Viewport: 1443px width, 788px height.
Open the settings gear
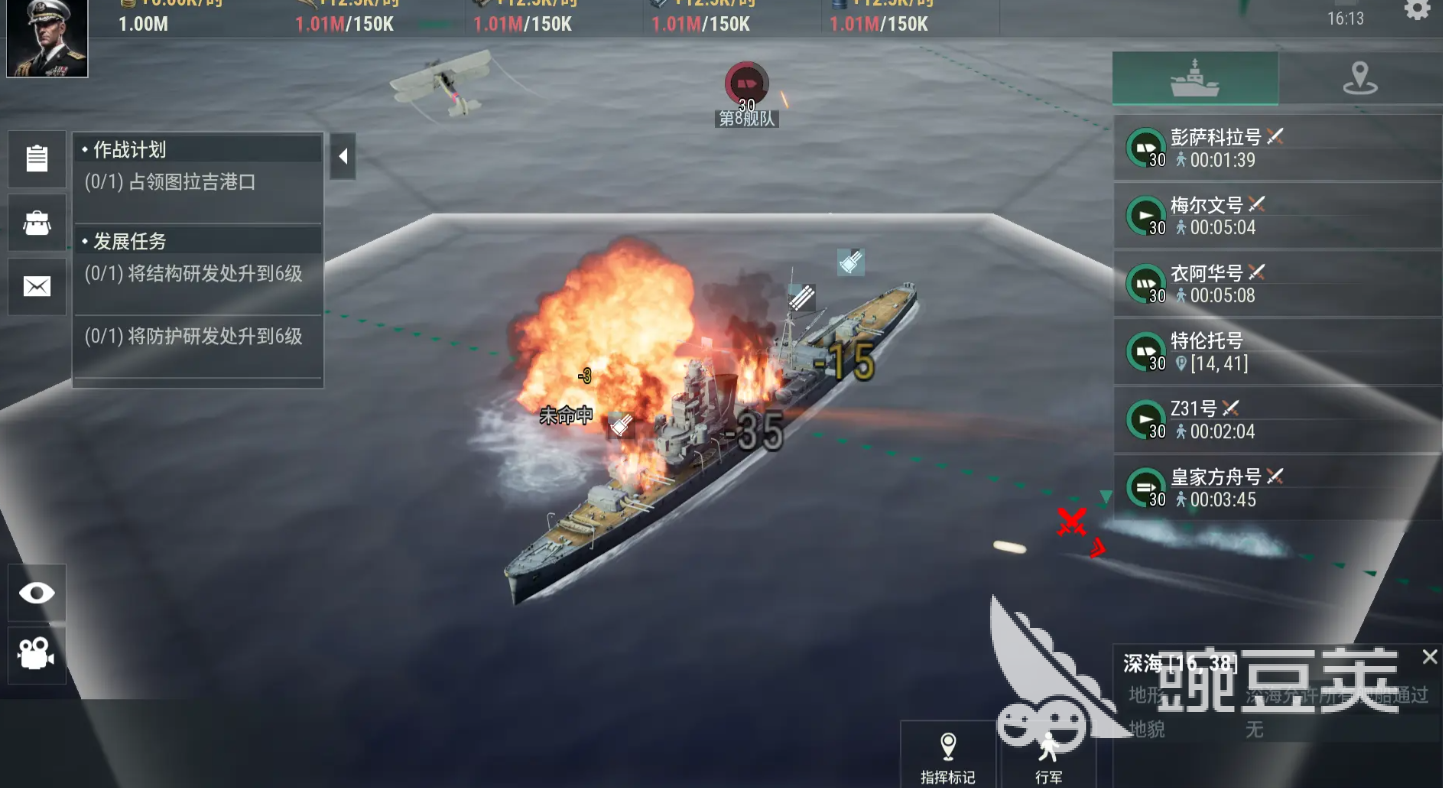[x=1417, y=11]
